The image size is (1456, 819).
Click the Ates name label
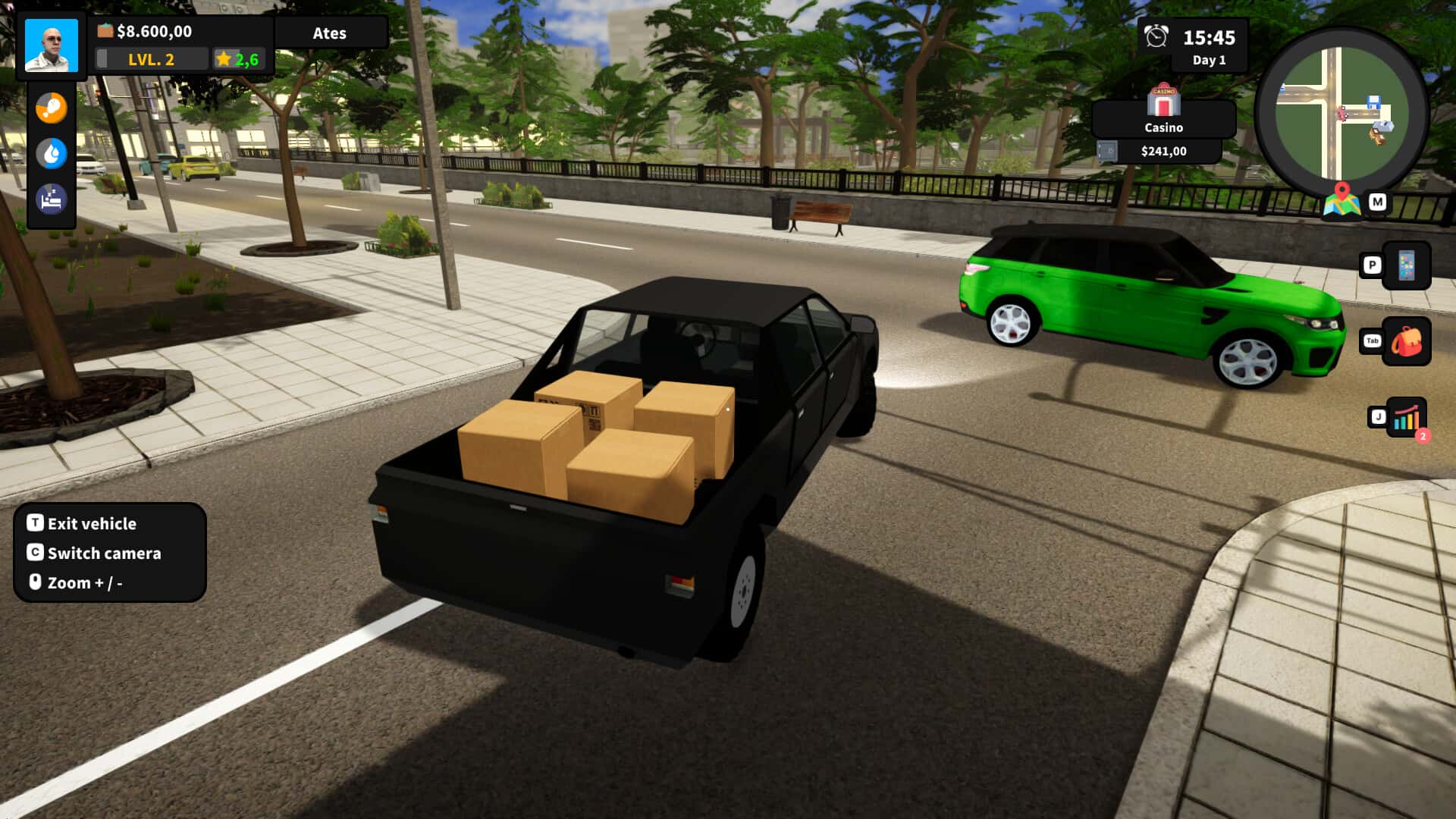click(x=330, y=33)
